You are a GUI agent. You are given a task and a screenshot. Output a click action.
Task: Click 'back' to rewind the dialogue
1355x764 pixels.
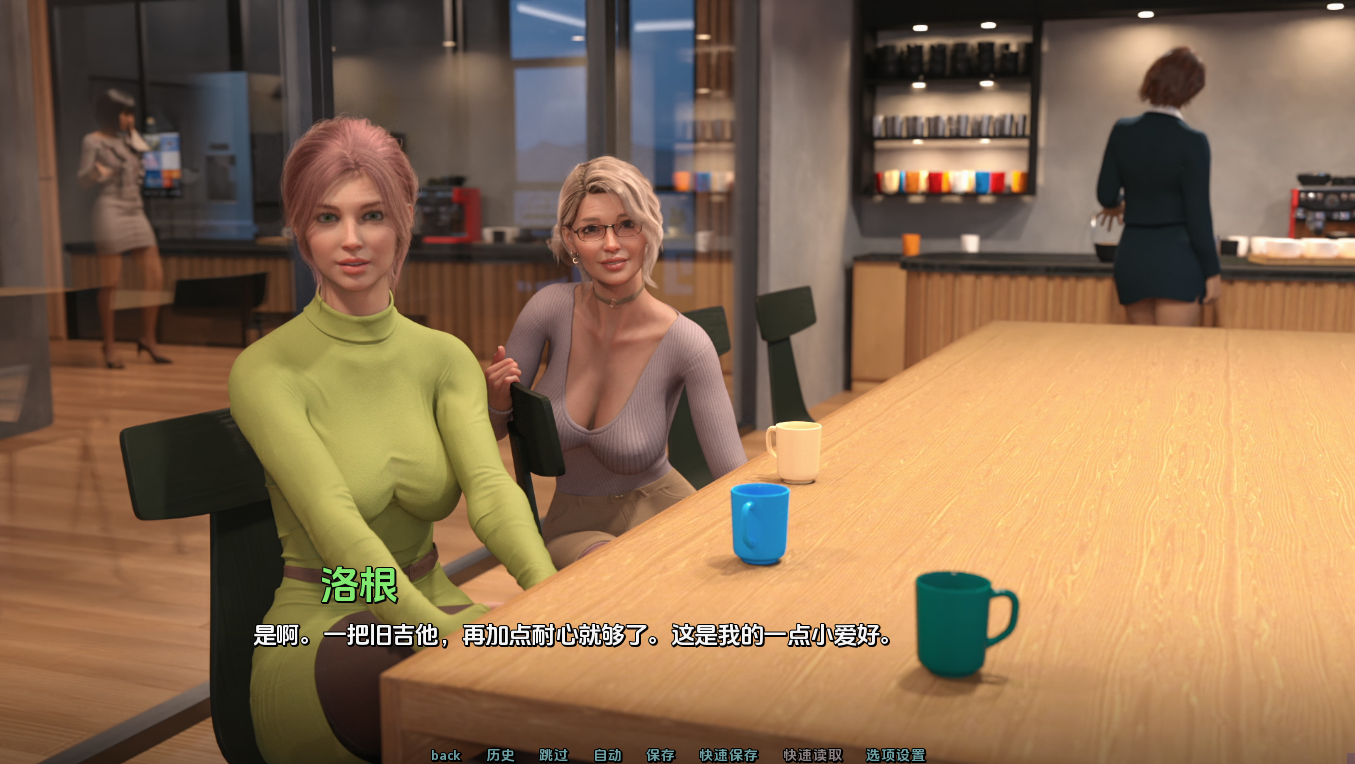pos(445,756)
